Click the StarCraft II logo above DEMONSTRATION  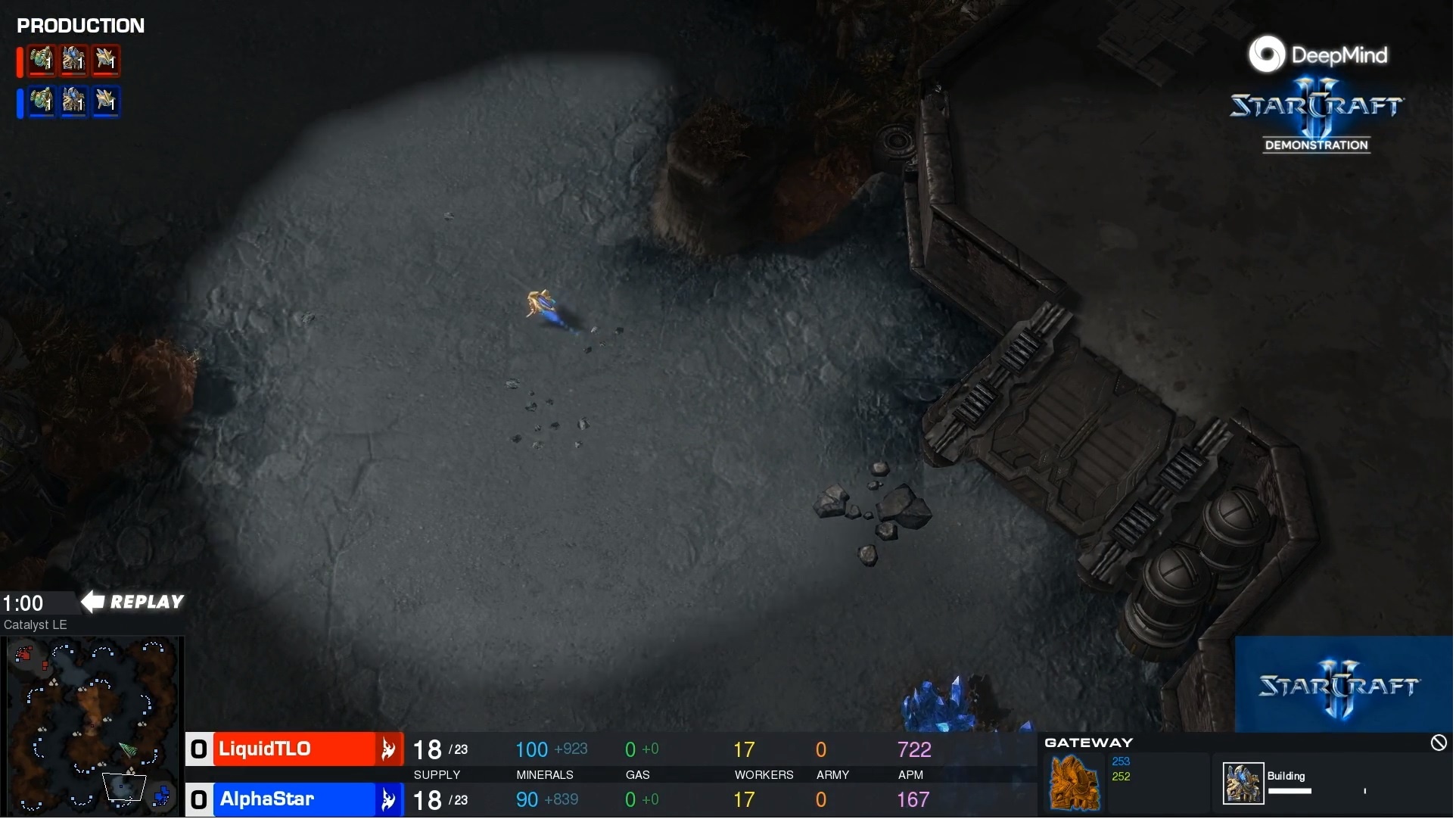pos(1315,106)
